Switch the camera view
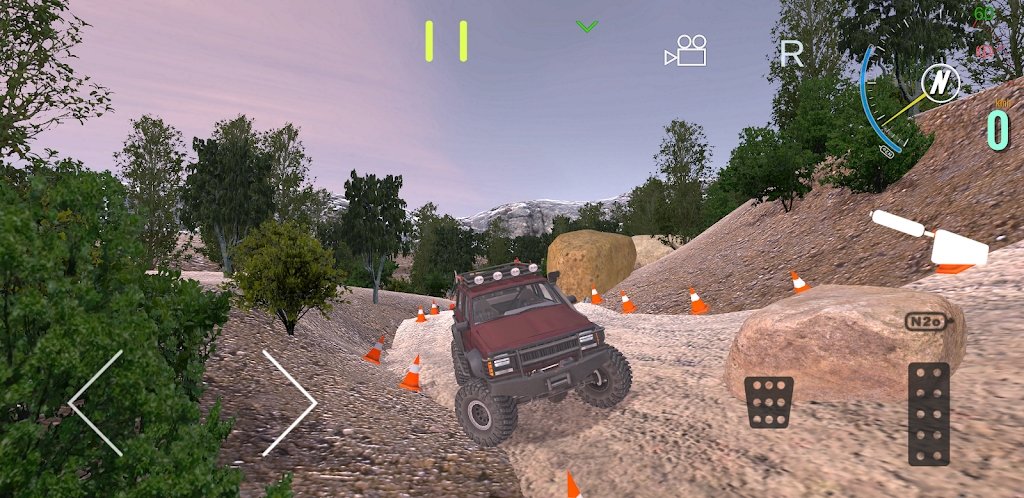Image resolution: width=1024 pixels, height=498 pixels. click(x=686, y=50)
